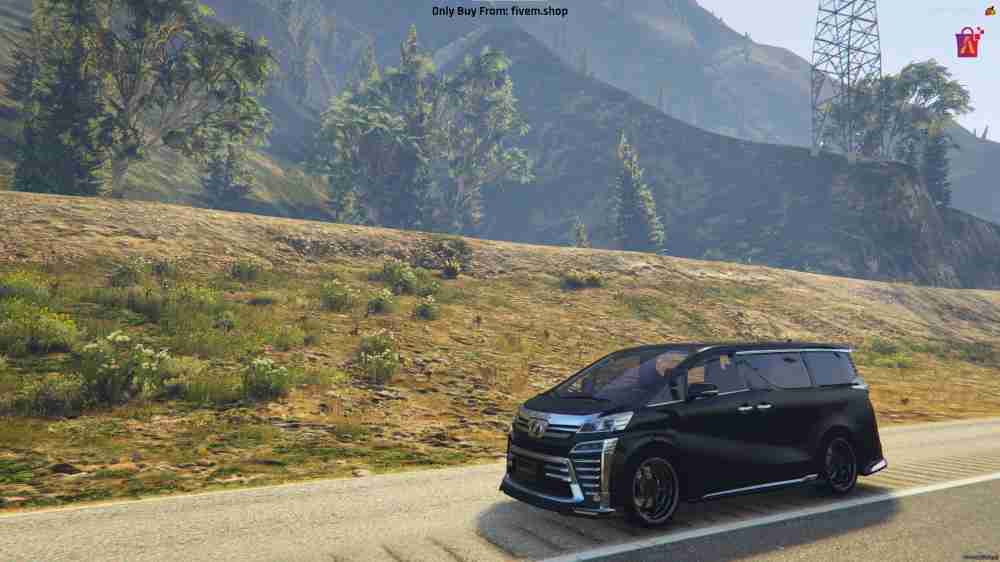
Task: Click the shopping bag store logo
Action: [969, 41]
